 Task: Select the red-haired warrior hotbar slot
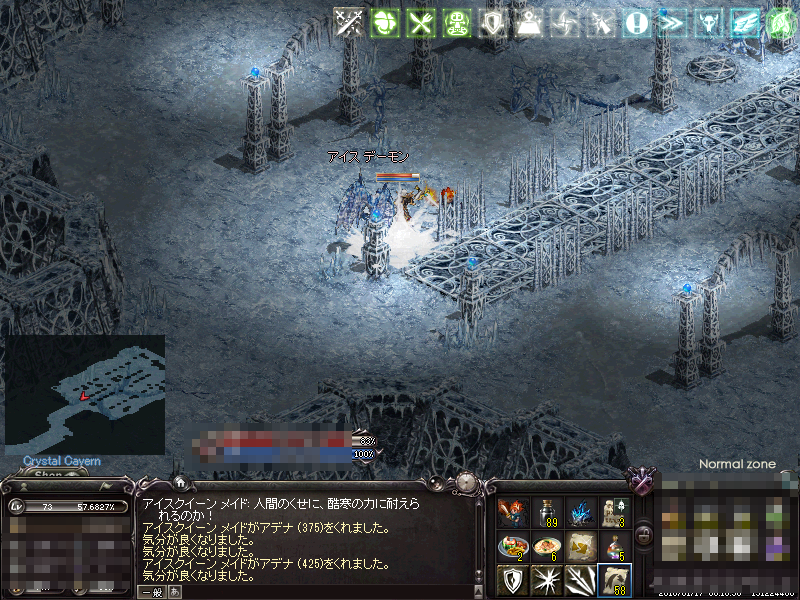pyautogui.click(x=512, y=513)
